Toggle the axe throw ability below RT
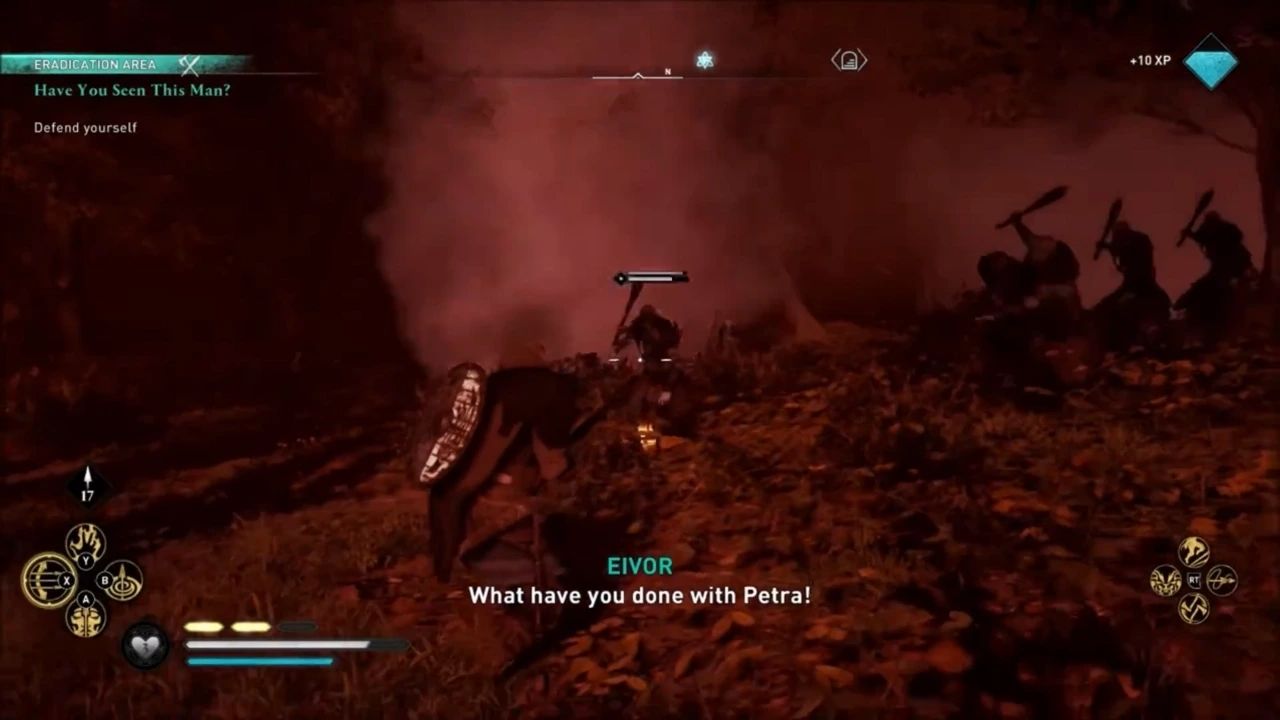The height and width of the screenshot is (720, 1280). pos(1194,608)
